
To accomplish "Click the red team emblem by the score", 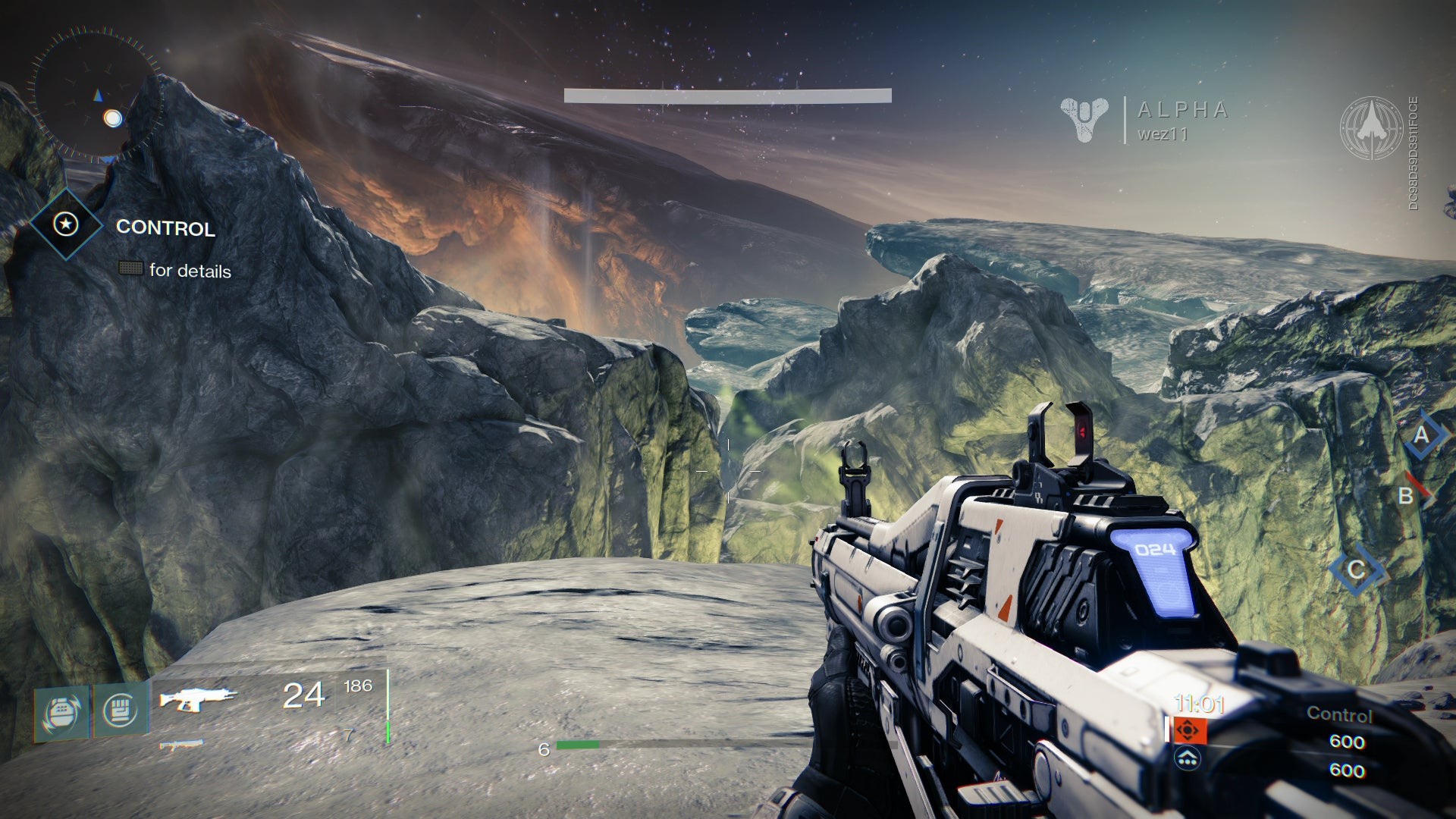I will (1188, 730).
